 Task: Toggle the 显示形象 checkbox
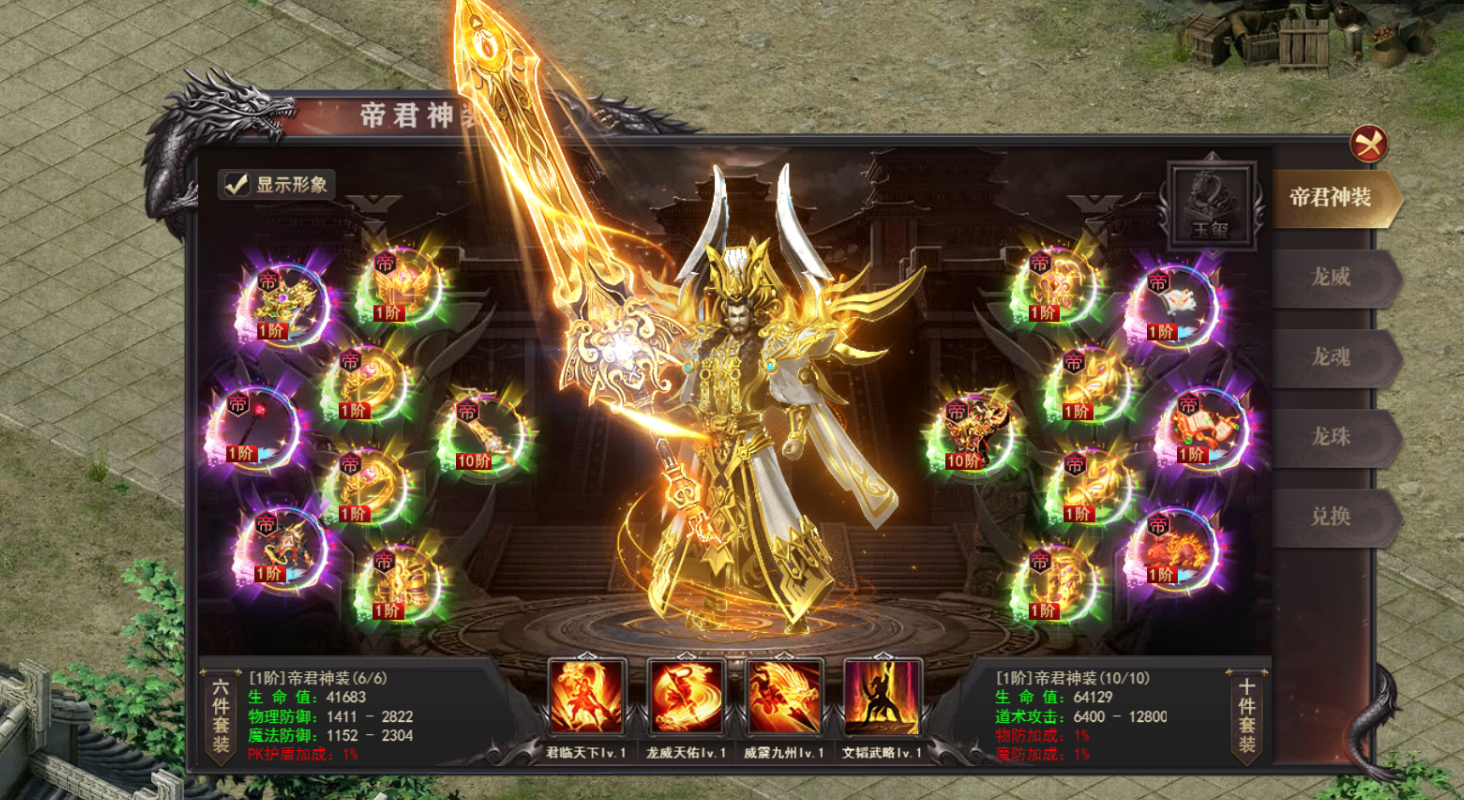[237, 184]
